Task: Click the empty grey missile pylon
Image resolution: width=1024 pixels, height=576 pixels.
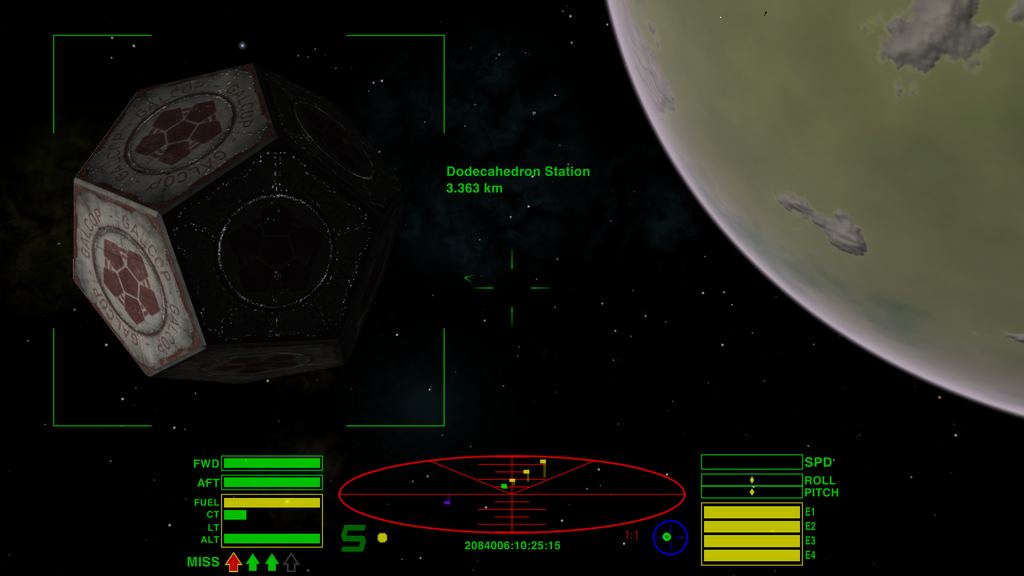Action: tap(291, 562)
